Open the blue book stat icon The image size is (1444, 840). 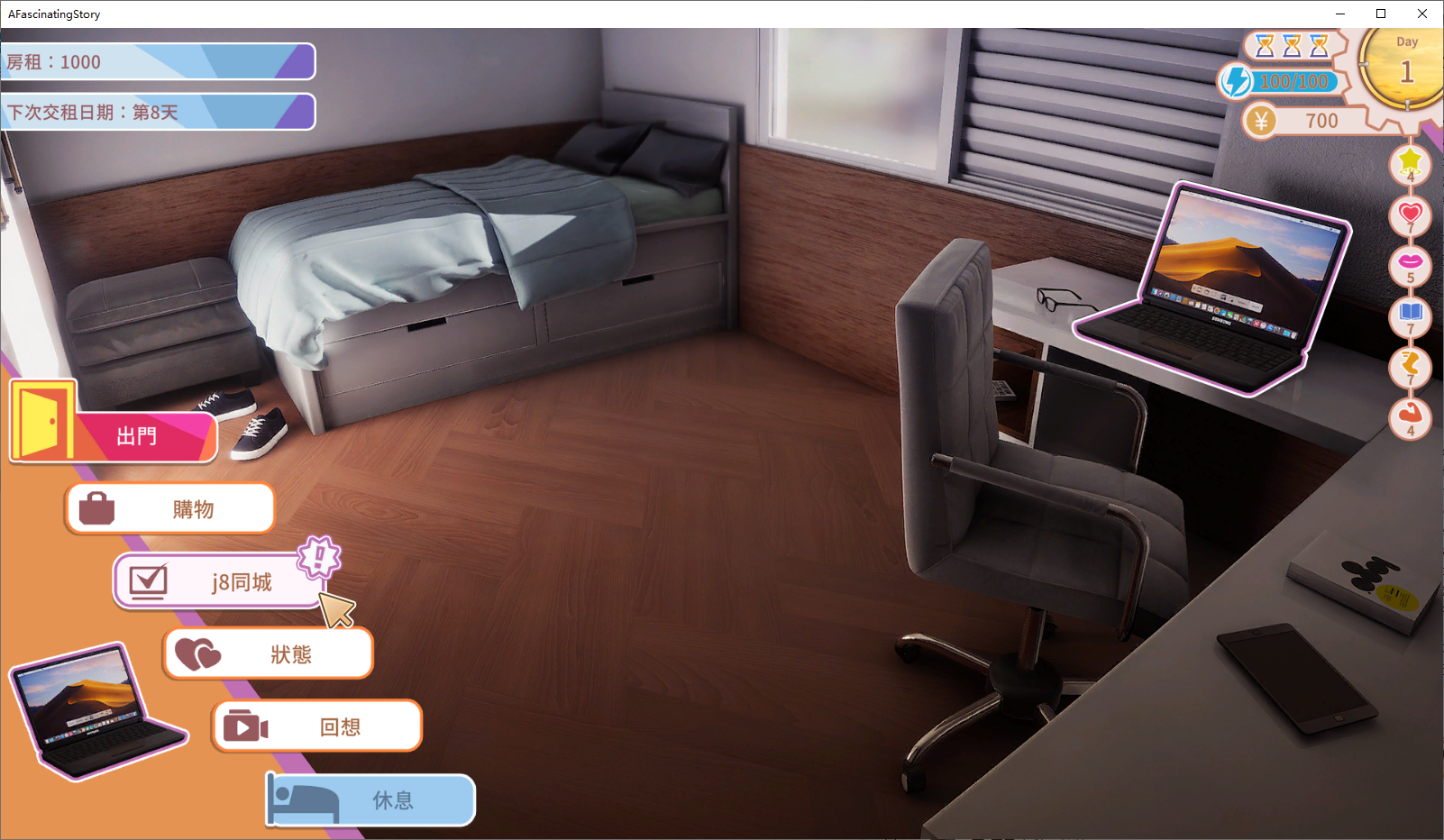[1410, 315]
